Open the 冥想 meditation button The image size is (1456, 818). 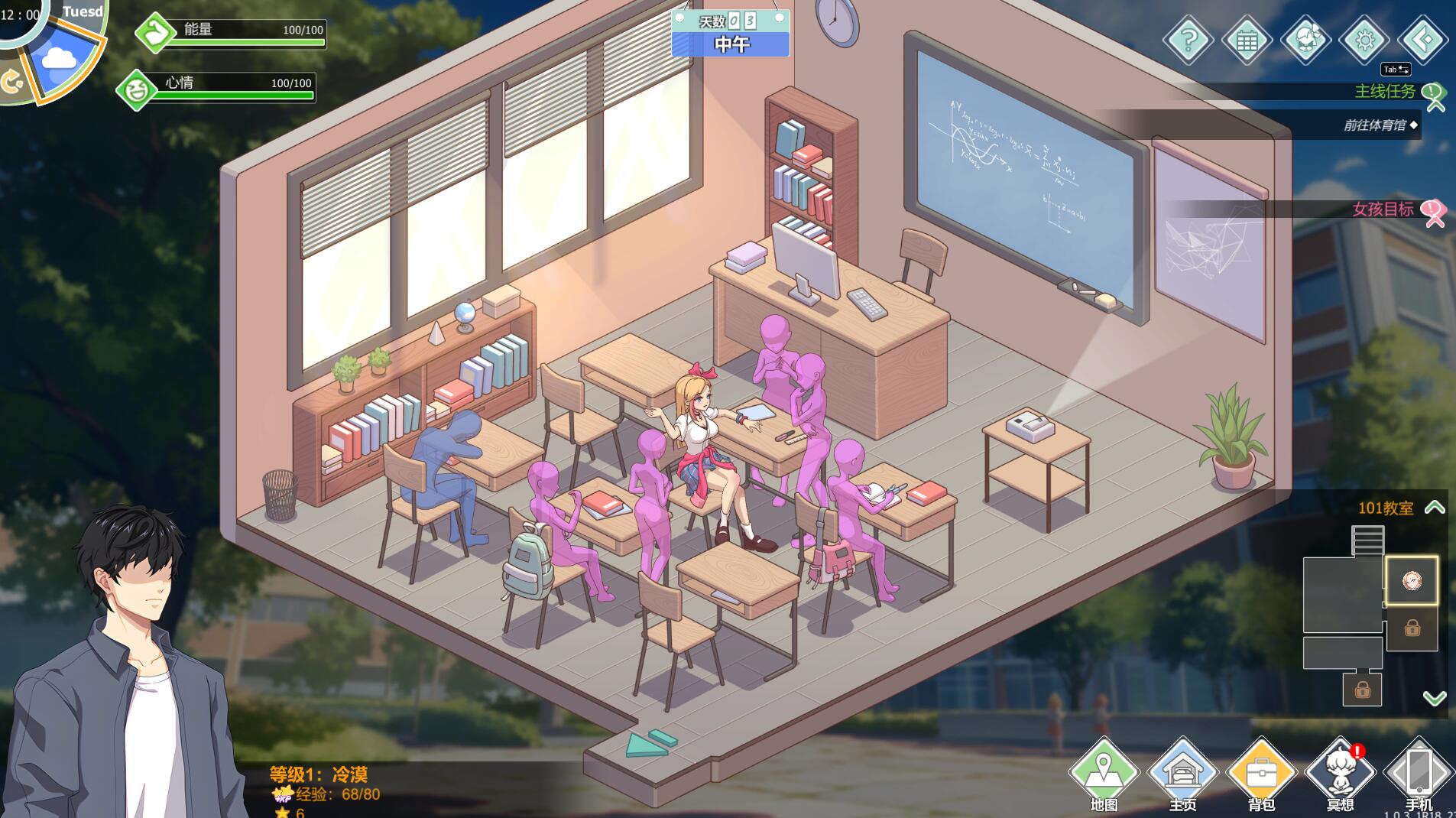point(1340,774)
